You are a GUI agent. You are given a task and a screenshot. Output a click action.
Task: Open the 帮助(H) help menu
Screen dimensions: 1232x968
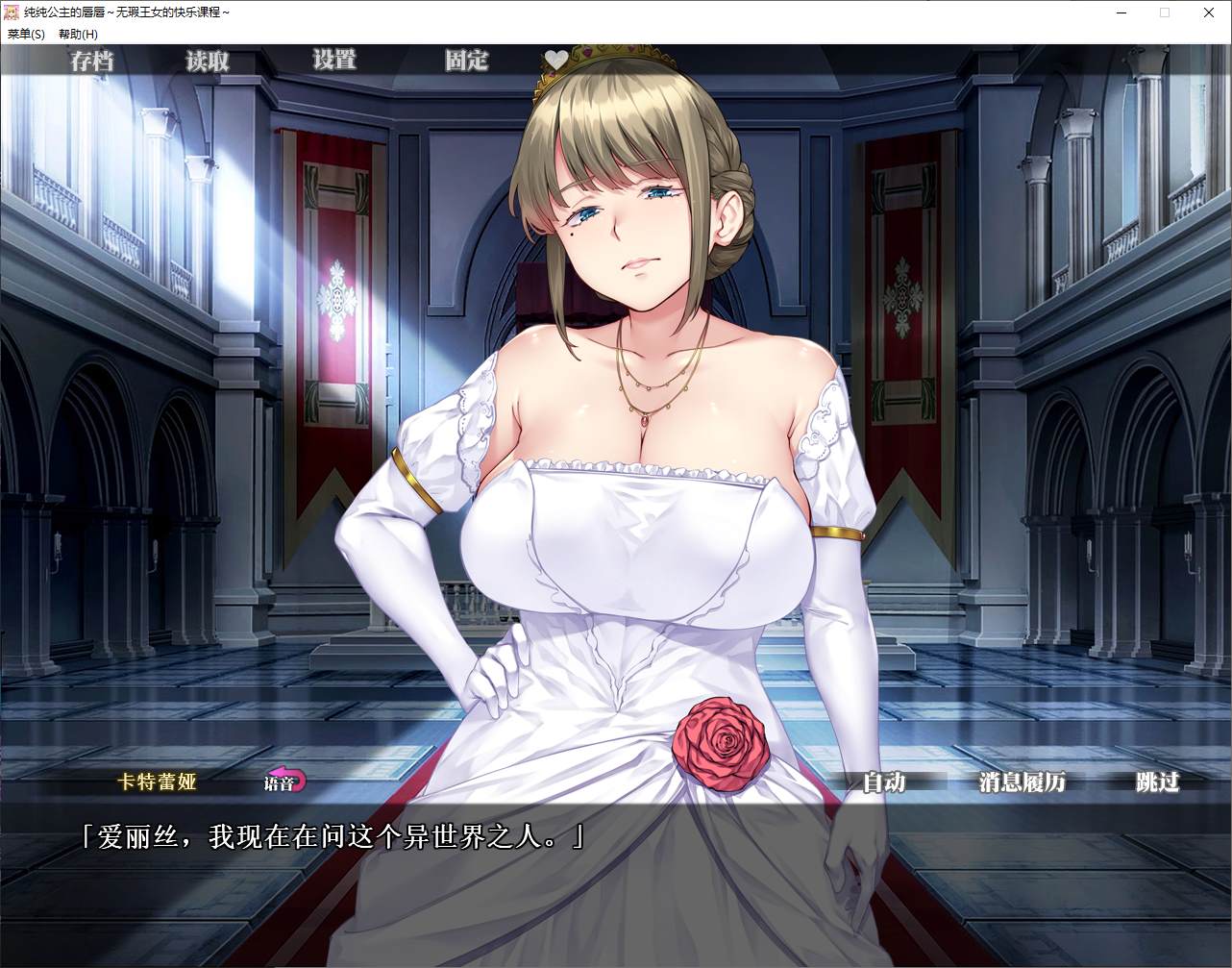click(78, 34)
